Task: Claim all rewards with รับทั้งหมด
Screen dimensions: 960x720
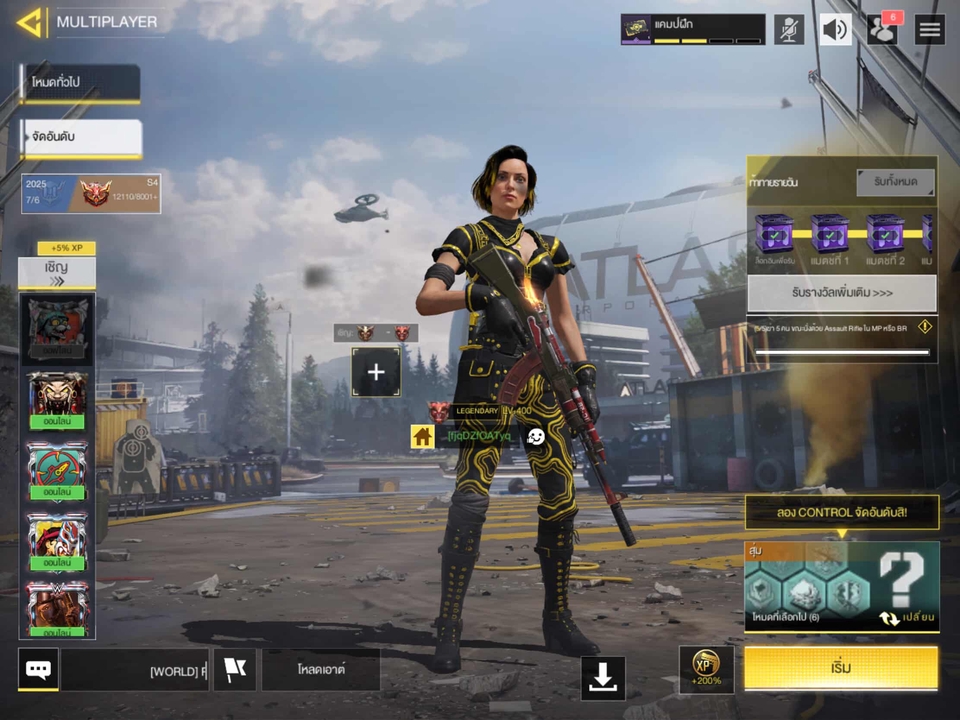Action: 895,183
